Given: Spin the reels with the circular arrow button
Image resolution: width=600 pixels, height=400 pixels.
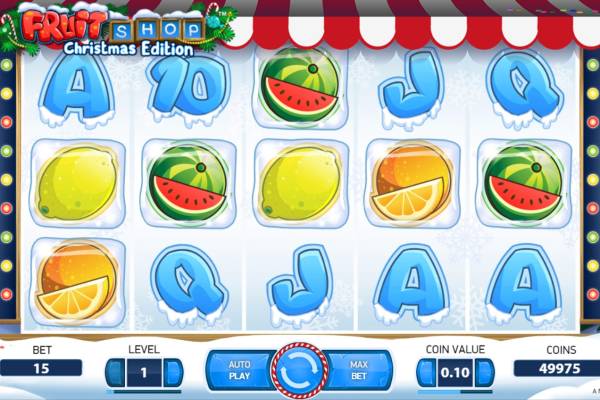Looking at the screenshot, I should [299, 370].
